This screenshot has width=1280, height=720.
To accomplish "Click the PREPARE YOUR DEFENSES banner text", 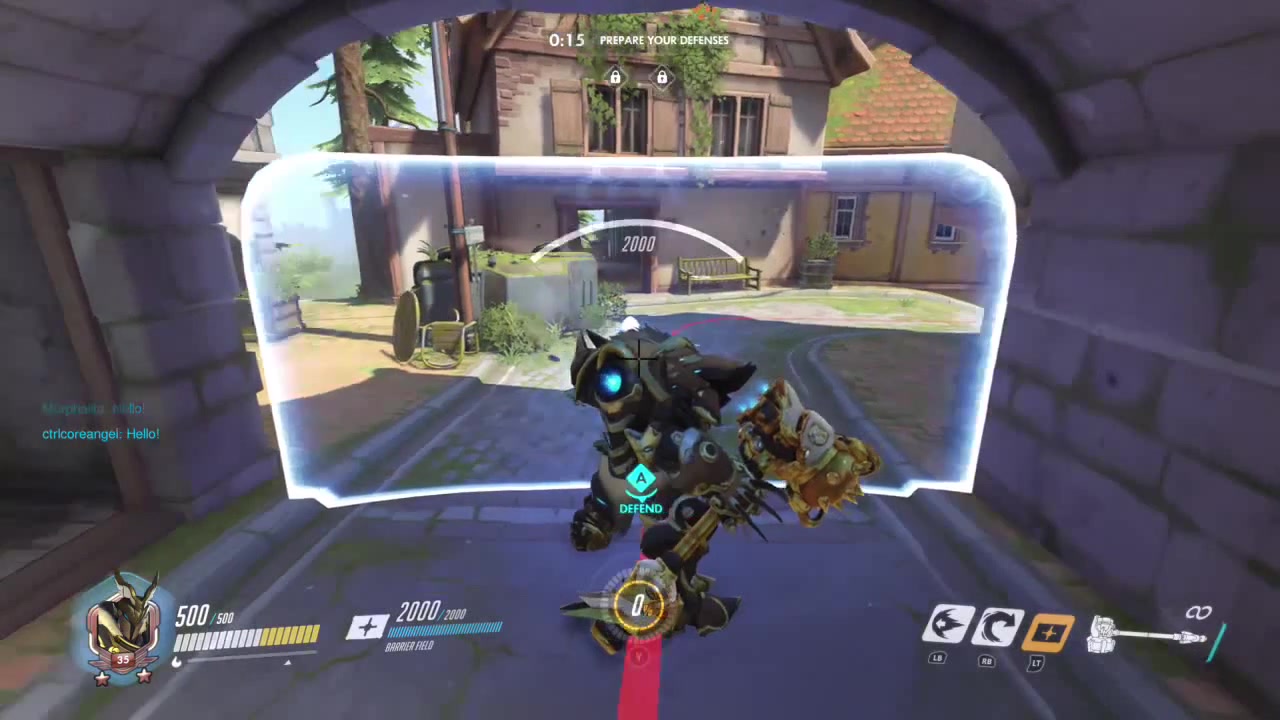I will (x=664, y=40).
